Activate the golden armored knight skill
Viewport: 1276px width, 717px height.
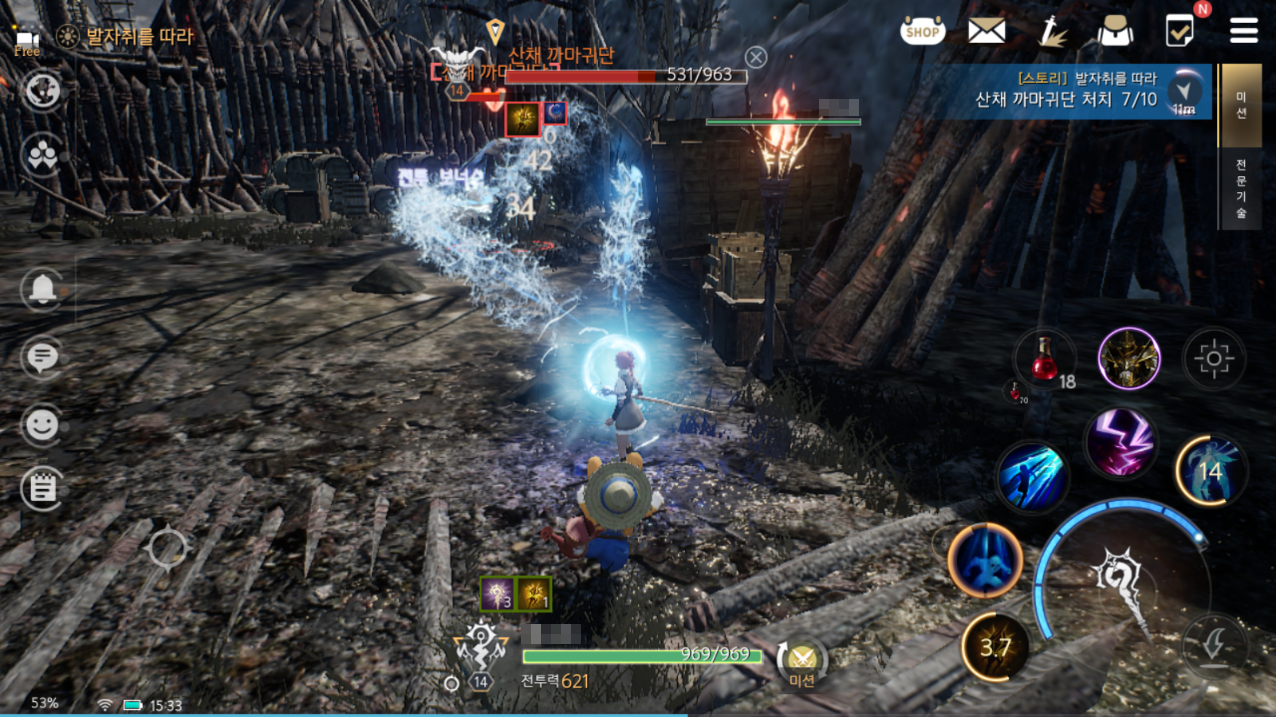(x=1129, y=358)
